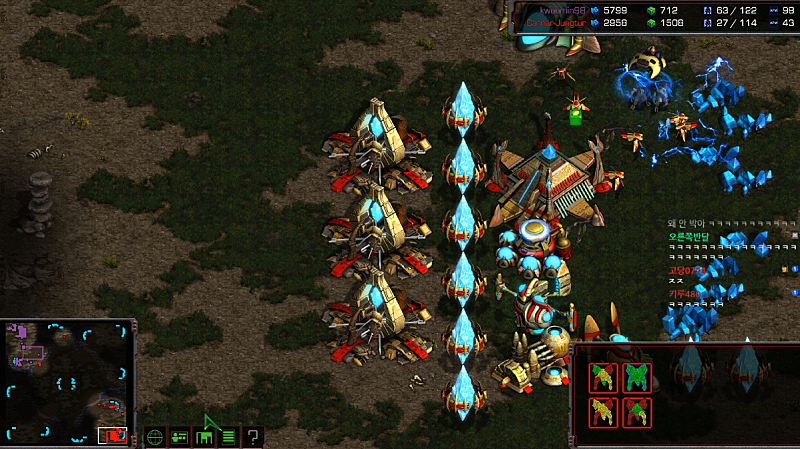Image resolution: width=800 pixels, height=449 pixels.
Task: Click the white viewport box on the minimap
Action: pos(112,436)
